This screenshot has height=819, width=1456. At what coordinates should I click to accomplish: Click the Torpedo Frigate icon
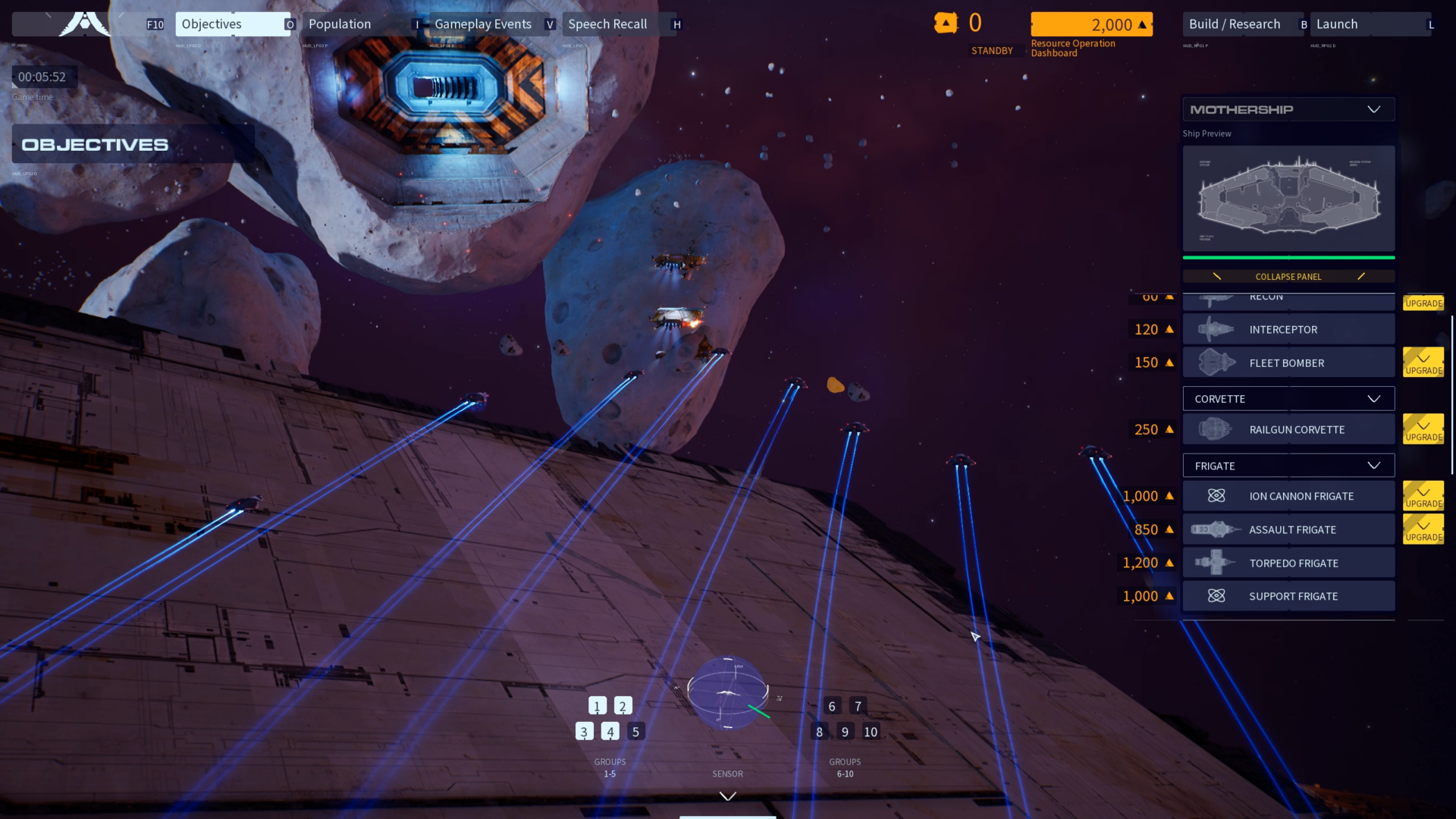[x=1217, y=563]
